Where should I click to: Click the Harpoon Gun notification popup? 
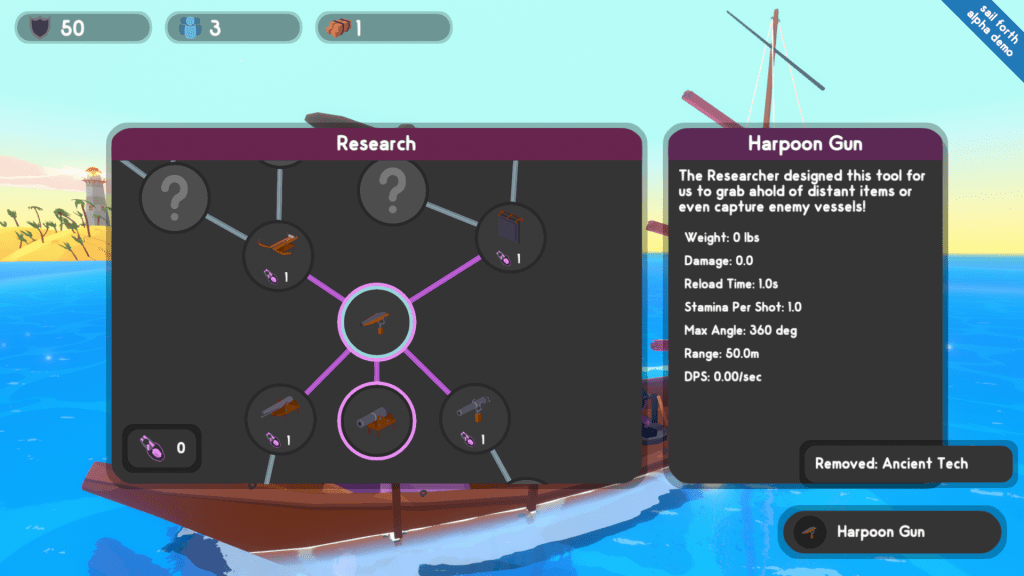[x=890, y=532]
